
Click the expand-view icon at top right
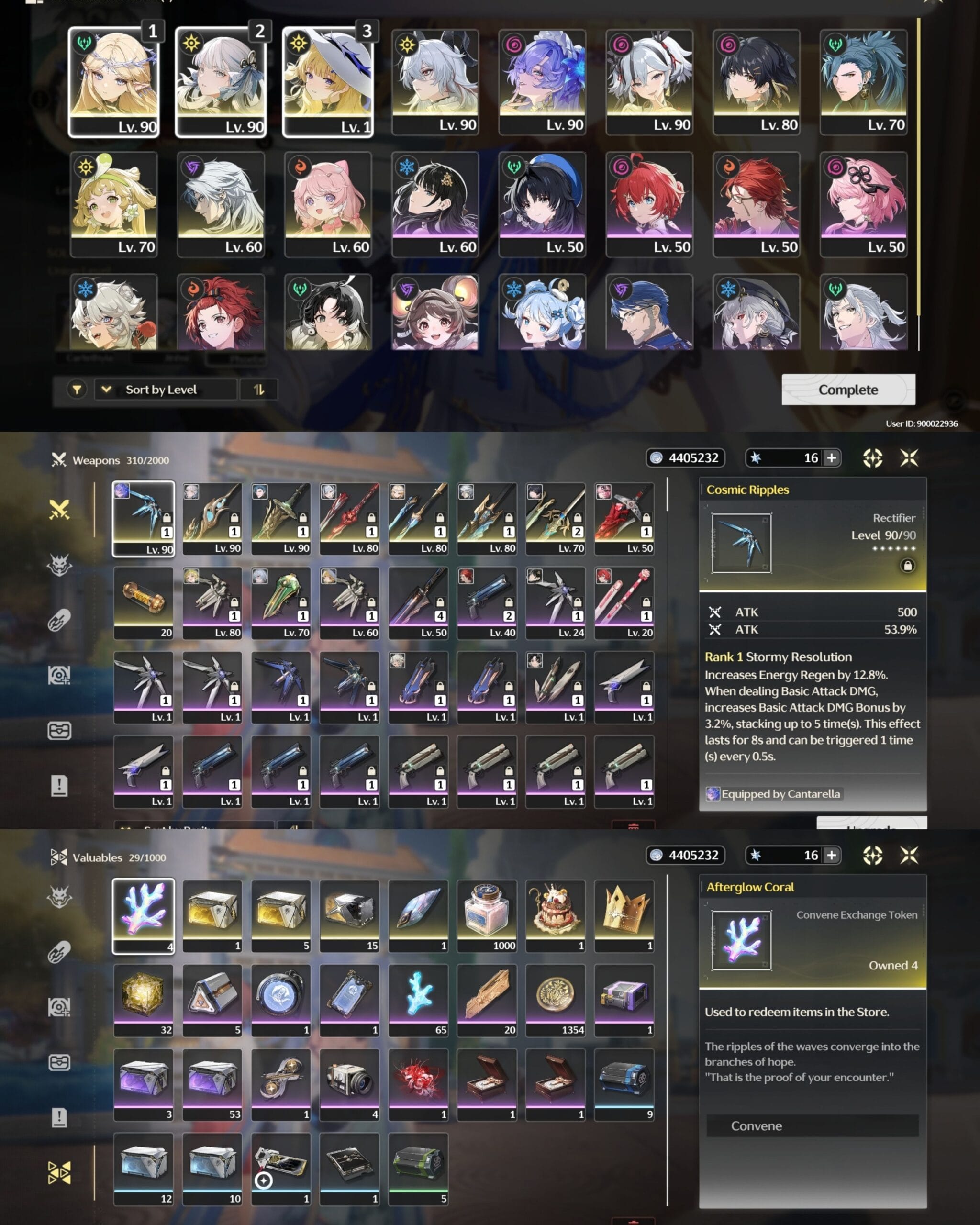(909, 458)
